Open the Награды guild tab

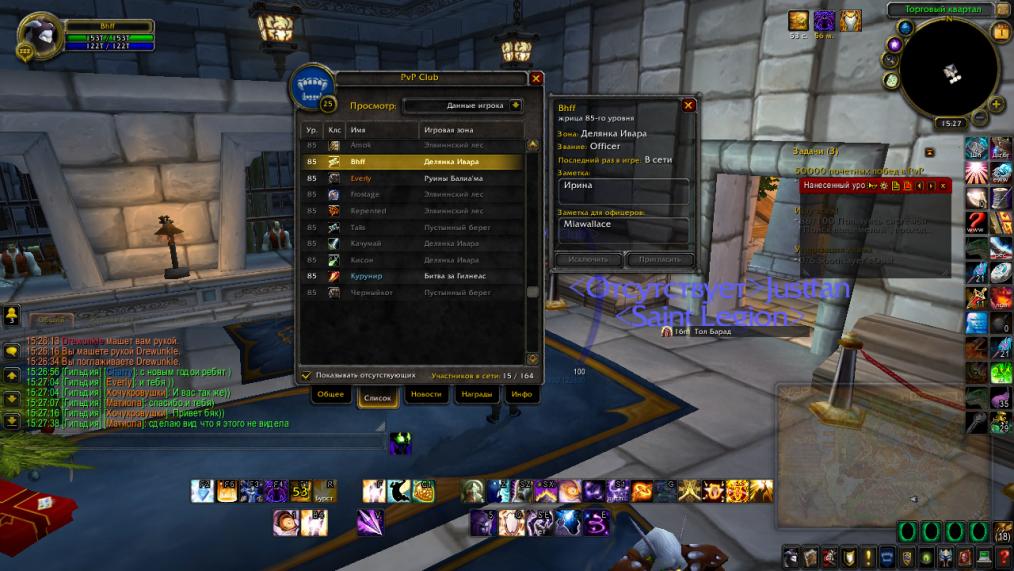476,395
